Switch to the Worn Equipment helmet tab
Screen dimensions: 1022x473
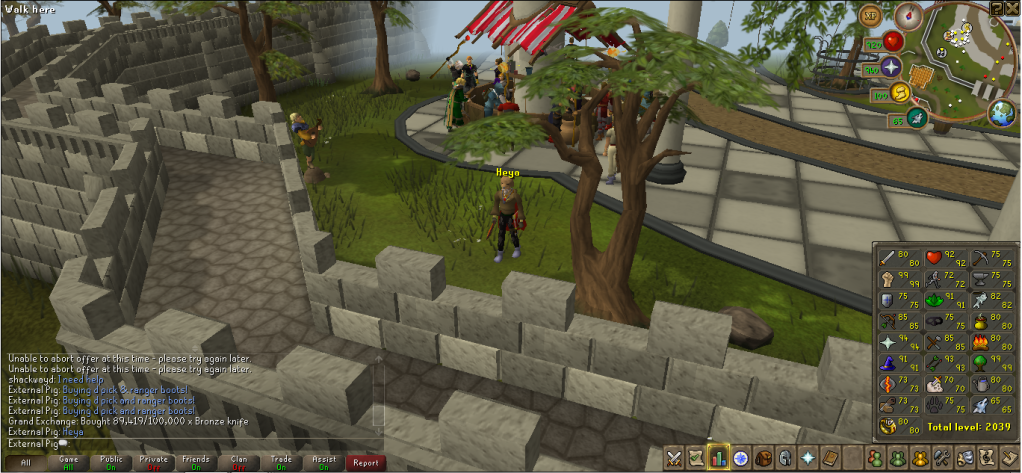(787, 458)
